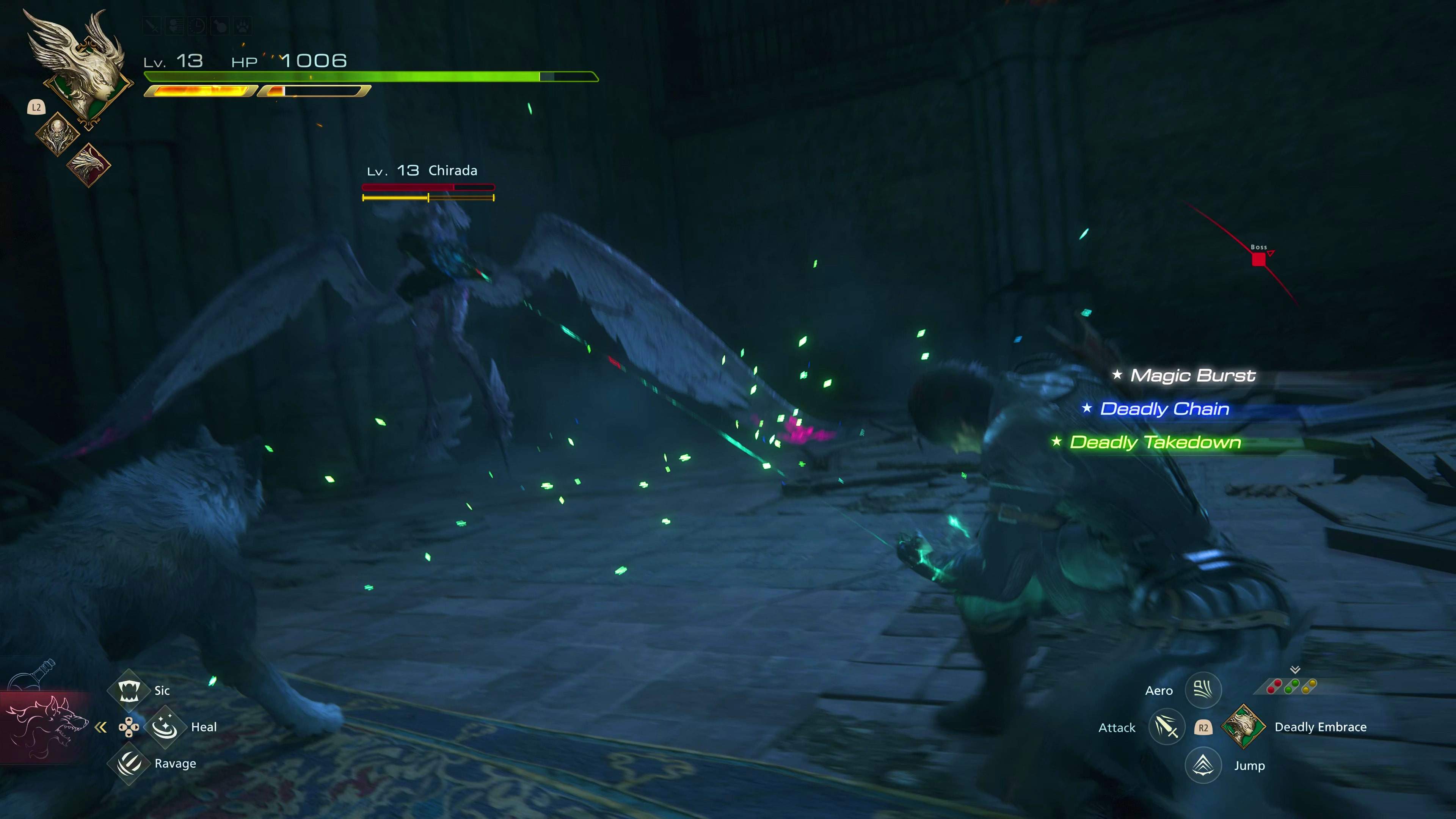The height and width of the screenshot is (819, 1456).
Task: Select the Jump ability icon
Action: 1203,765
